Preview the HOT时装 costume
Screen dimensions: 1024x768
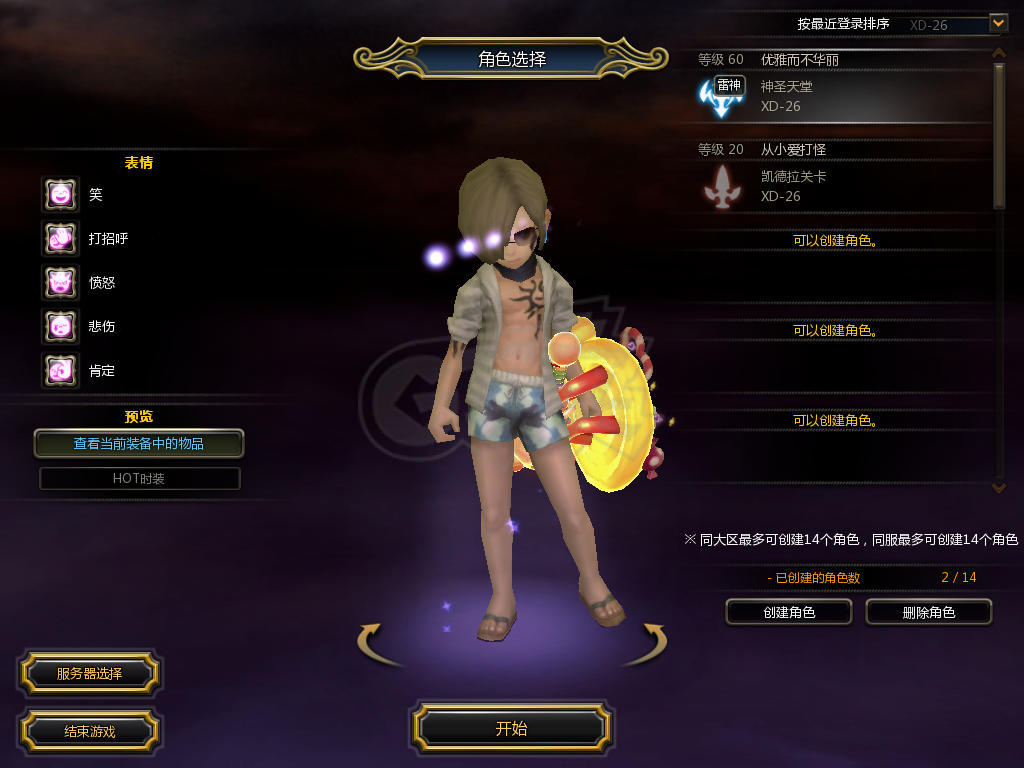[139, 478]
